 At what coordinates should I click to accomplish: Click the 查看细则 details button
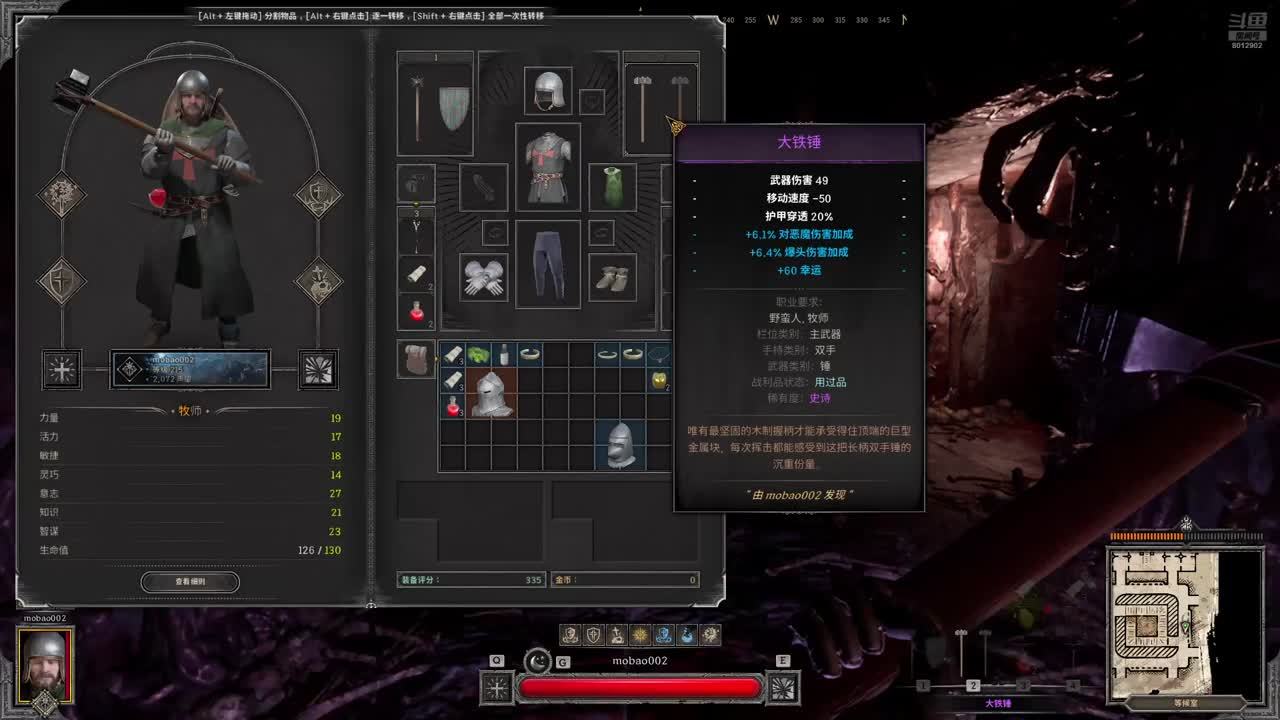190,581
